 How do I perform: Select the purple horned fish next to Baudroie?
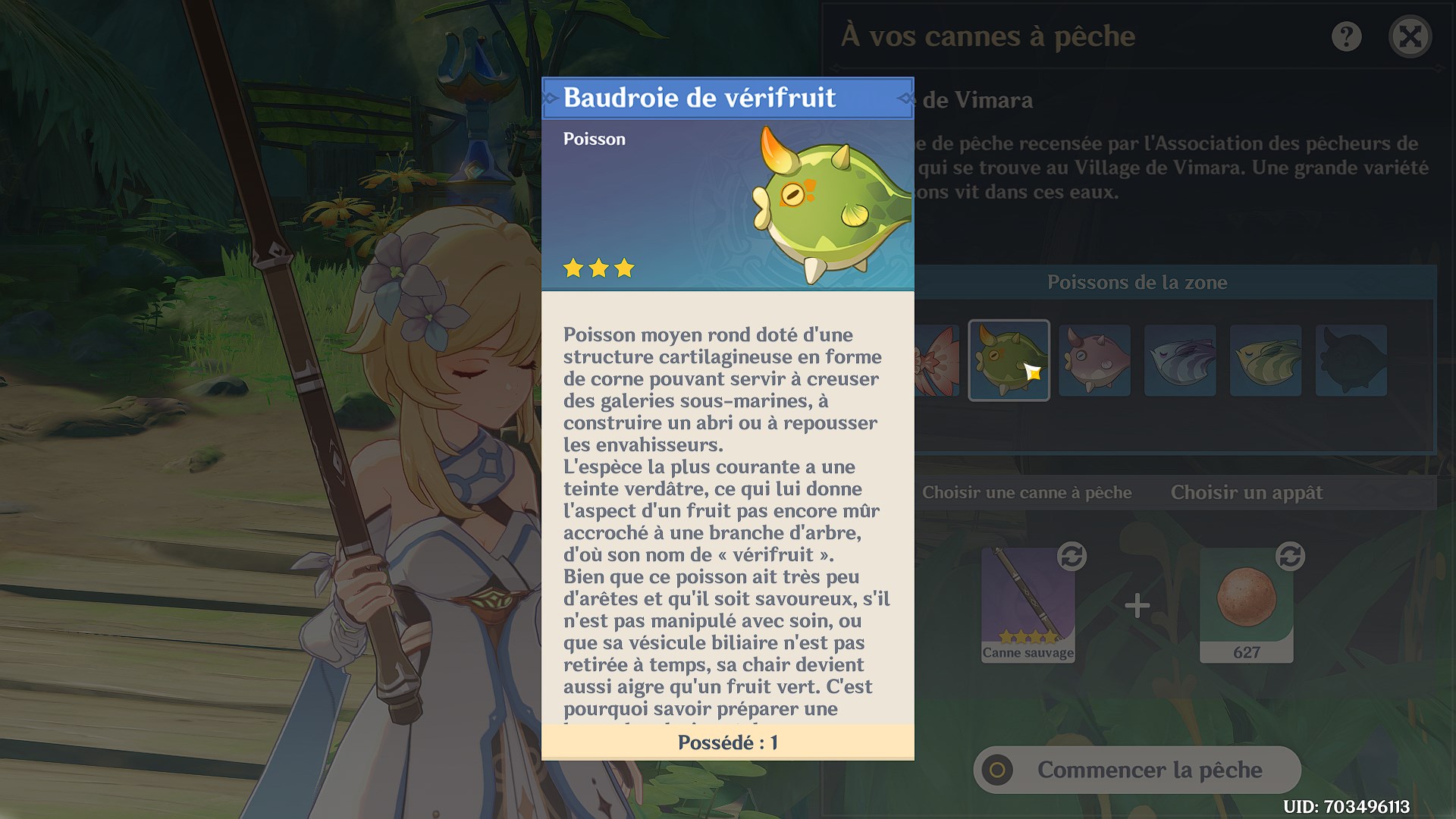pyautogui.click(x=1095, y=360)
